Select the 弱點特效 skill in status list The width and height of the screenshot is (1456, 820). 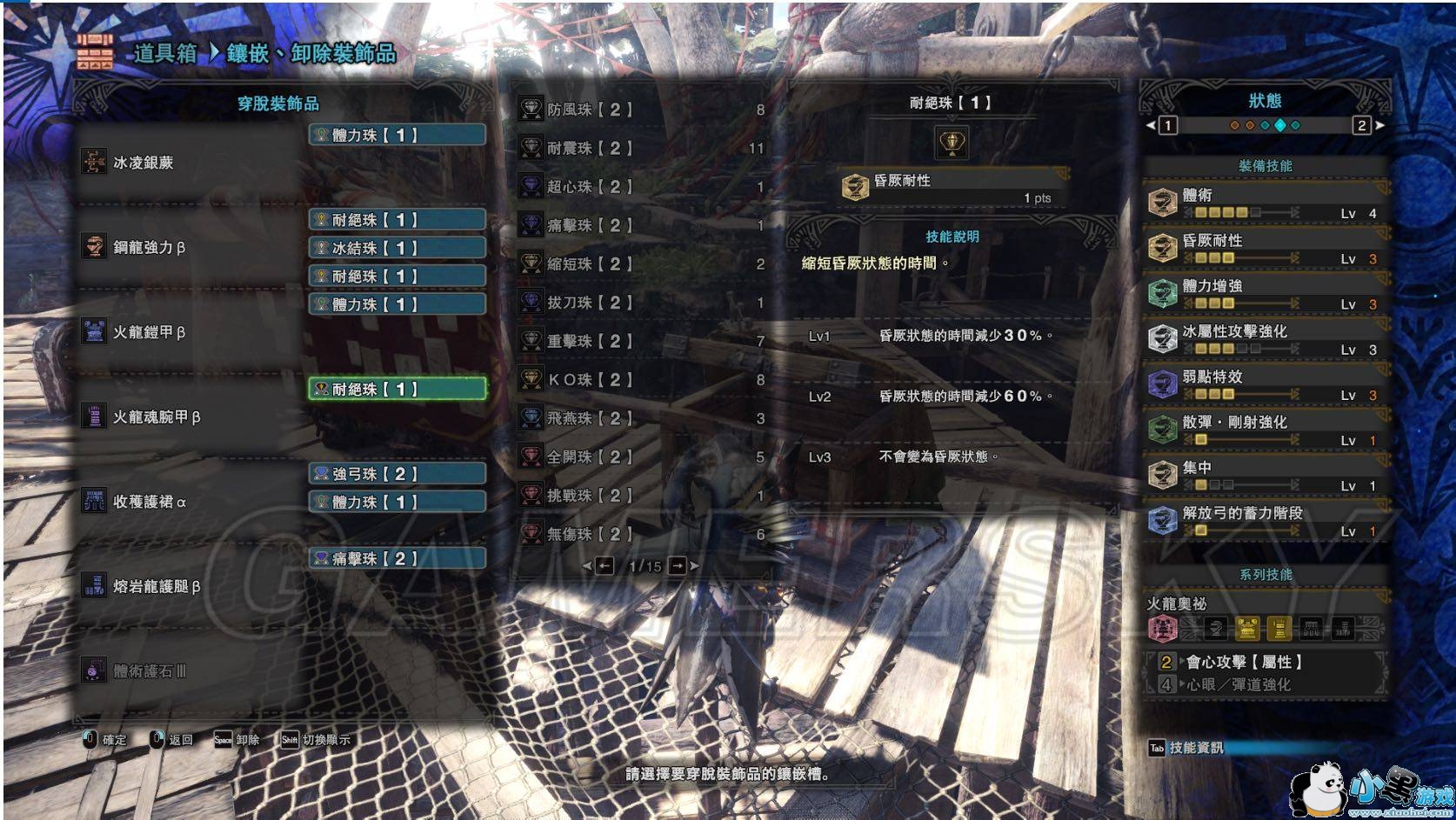click(x=1265, y=383)
